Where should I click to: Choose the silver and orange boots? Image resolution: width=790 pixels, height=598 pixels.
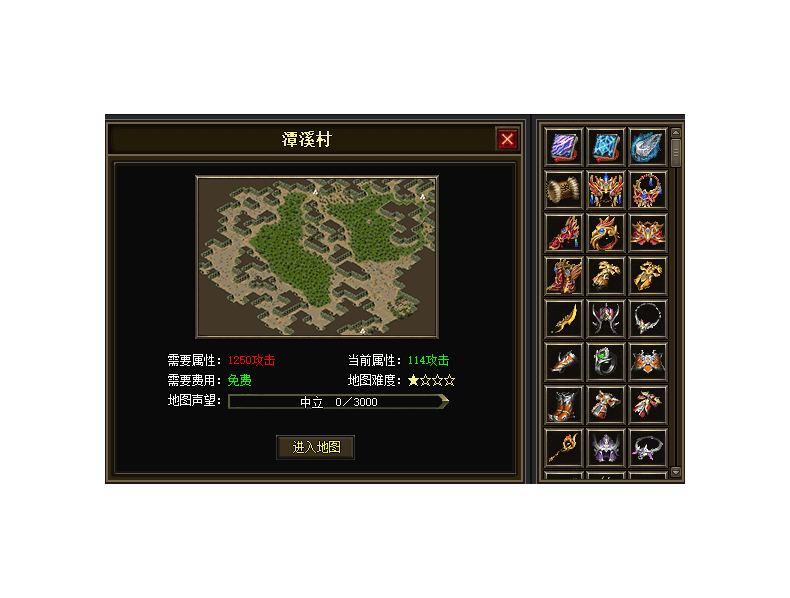[x=564, y=405]
